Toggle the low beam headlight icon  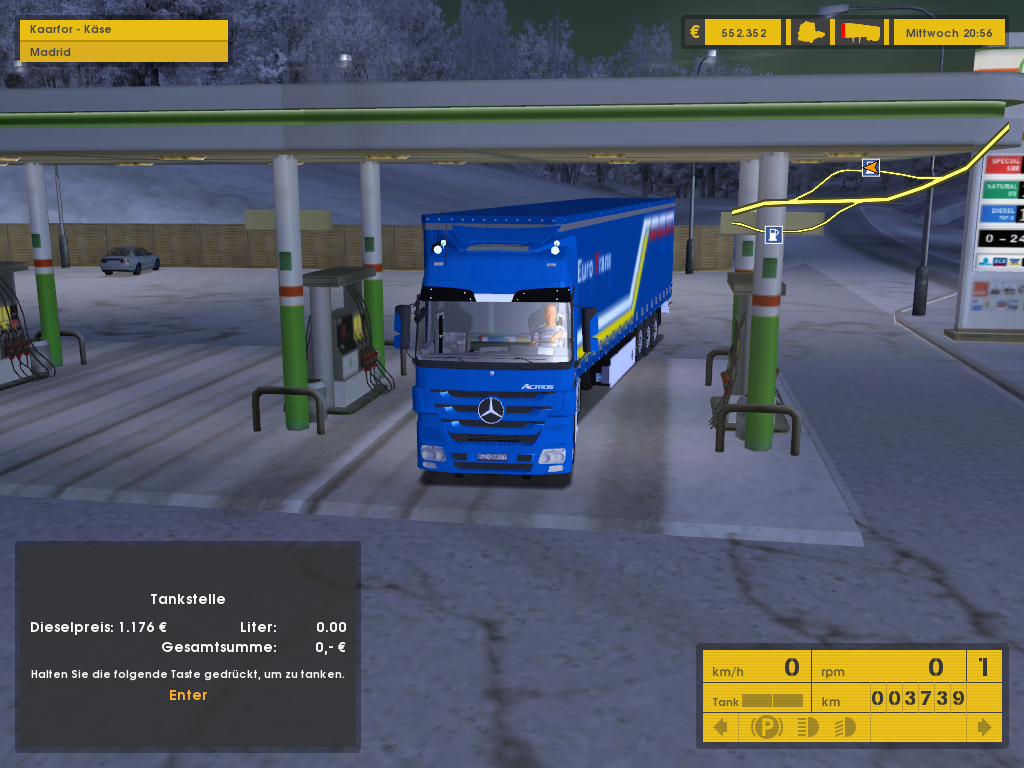pos(808,727)
